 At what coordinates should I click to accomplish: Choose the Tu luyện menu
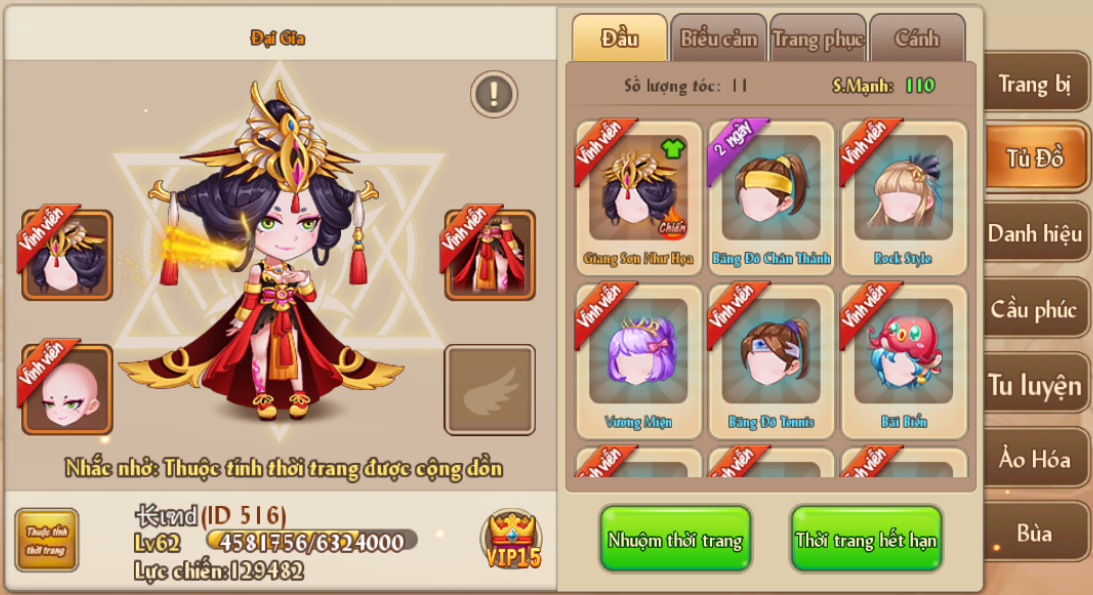tap(1035, 385)
